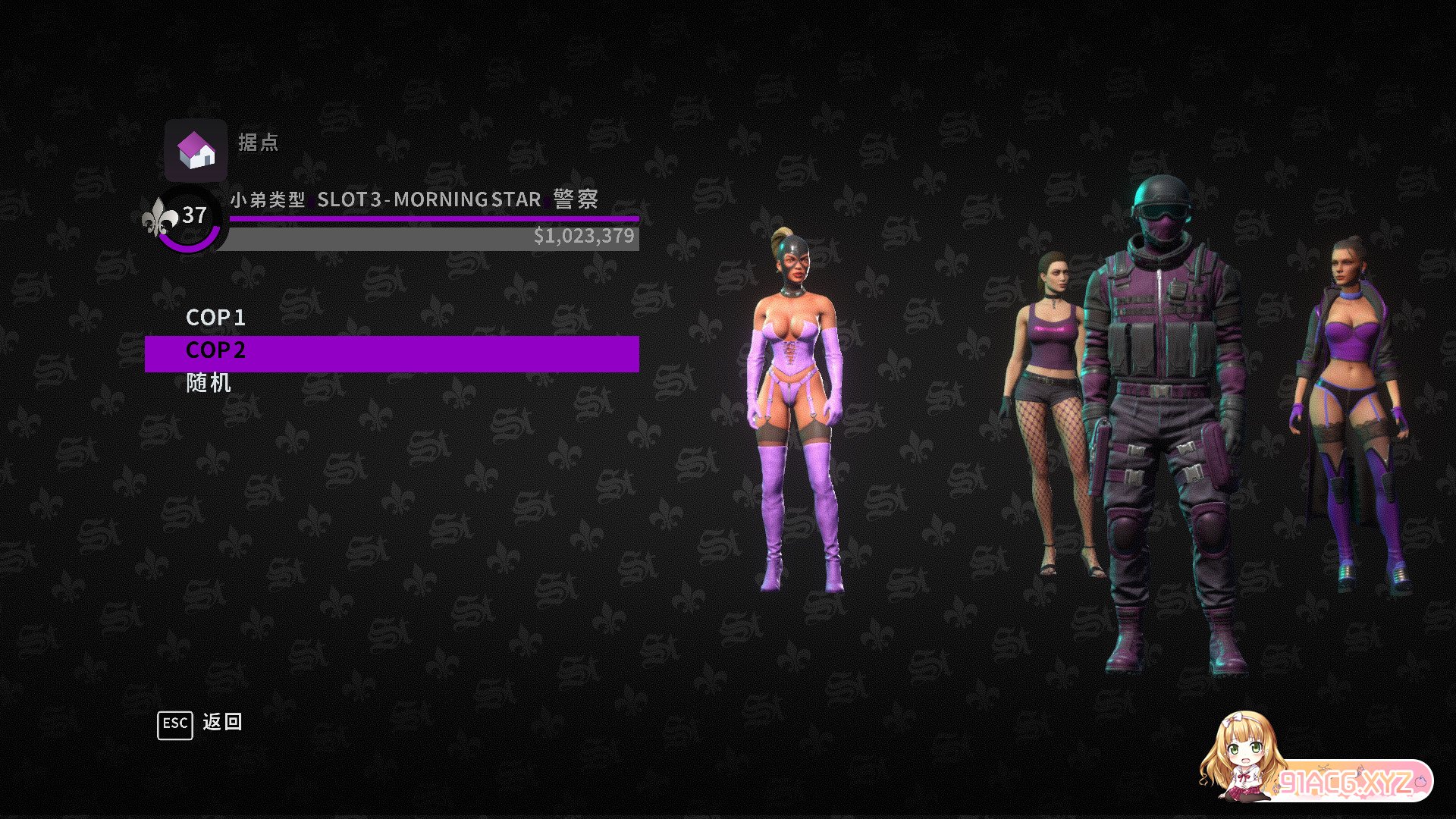1456x819 pixels.
Task: Click the purple house 据点 icon
Action: [194, 149]
